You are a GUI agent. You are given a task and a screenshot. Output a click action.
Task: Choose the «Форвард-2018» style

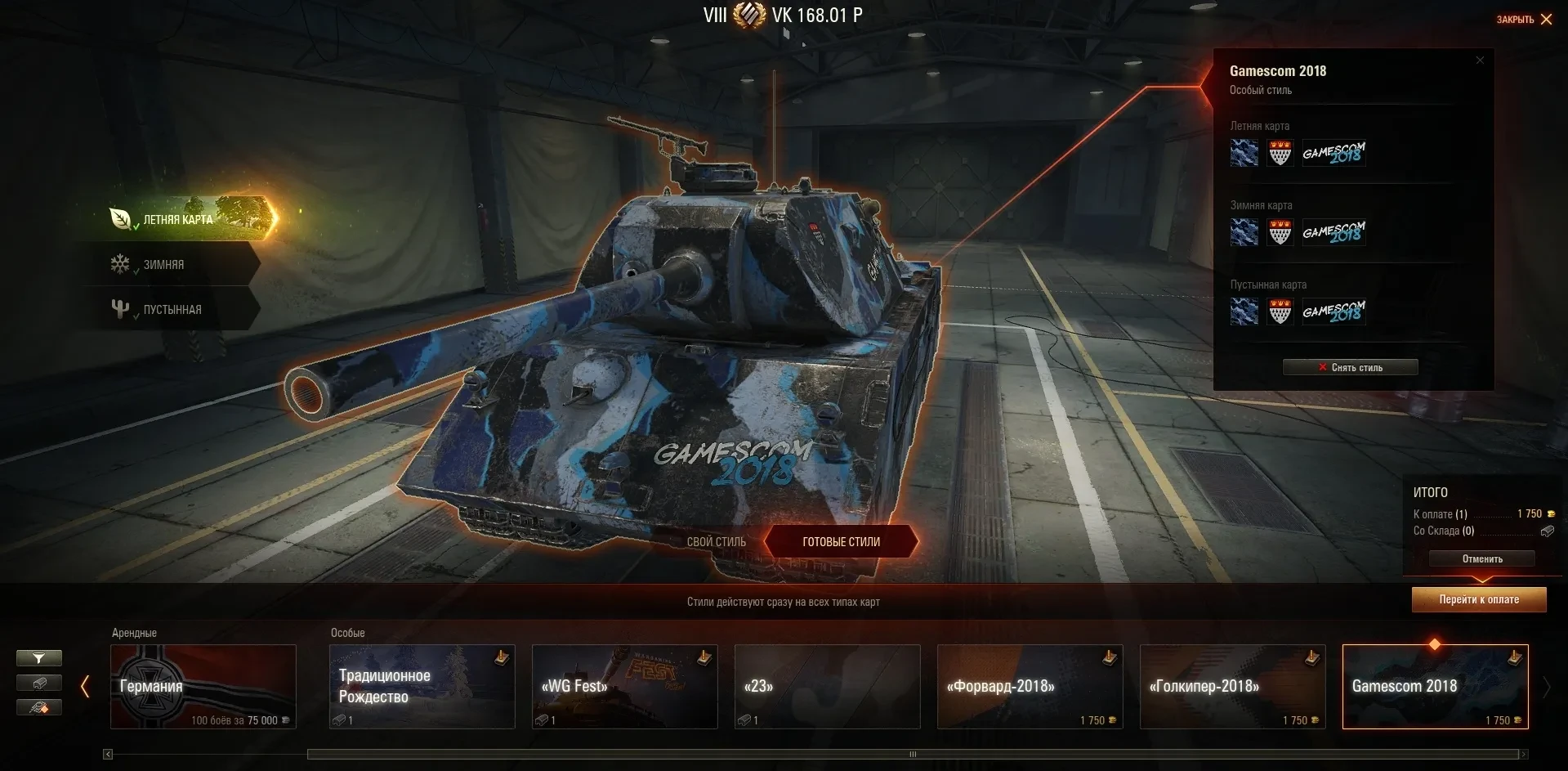tap(1030, 686)
